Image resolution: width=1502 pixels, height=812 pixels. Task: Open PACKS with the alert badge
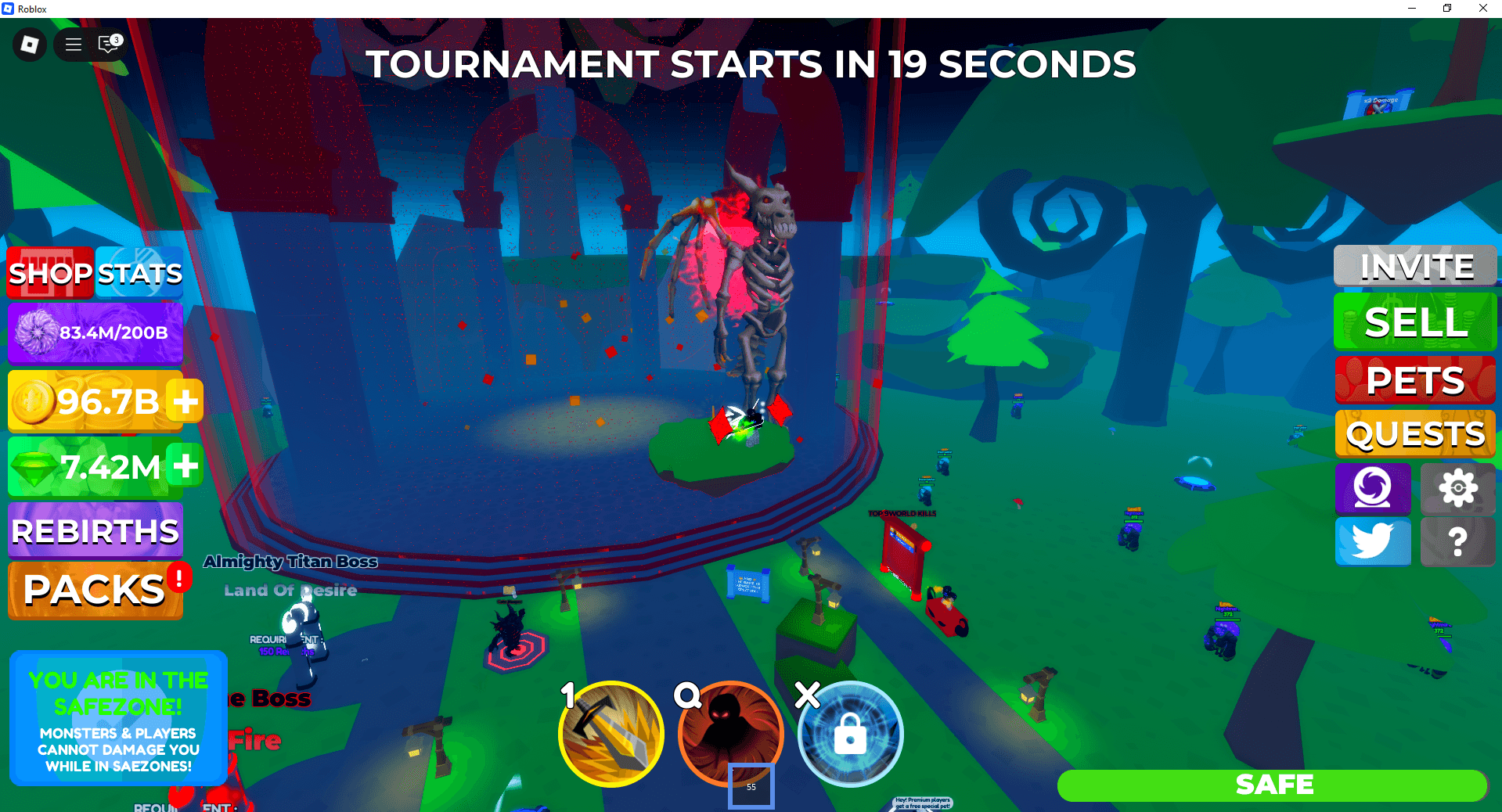tap(92, 590)
